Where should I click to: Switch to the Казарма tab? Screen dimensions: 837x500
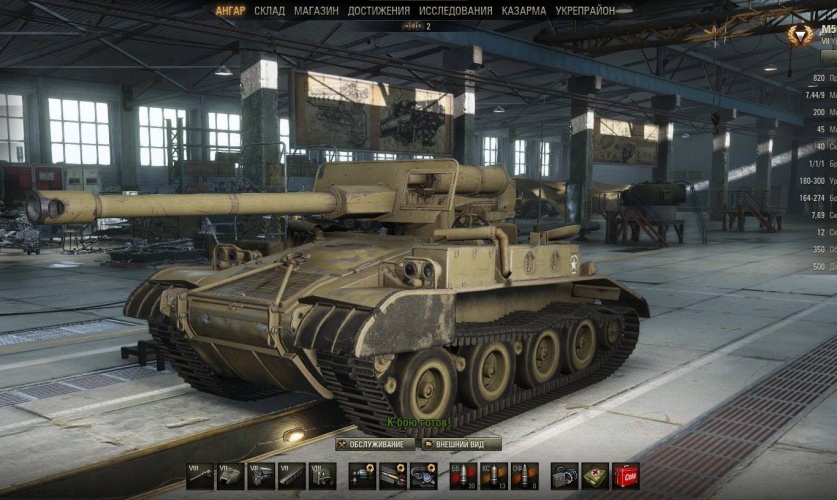click(x=524, y=11)
